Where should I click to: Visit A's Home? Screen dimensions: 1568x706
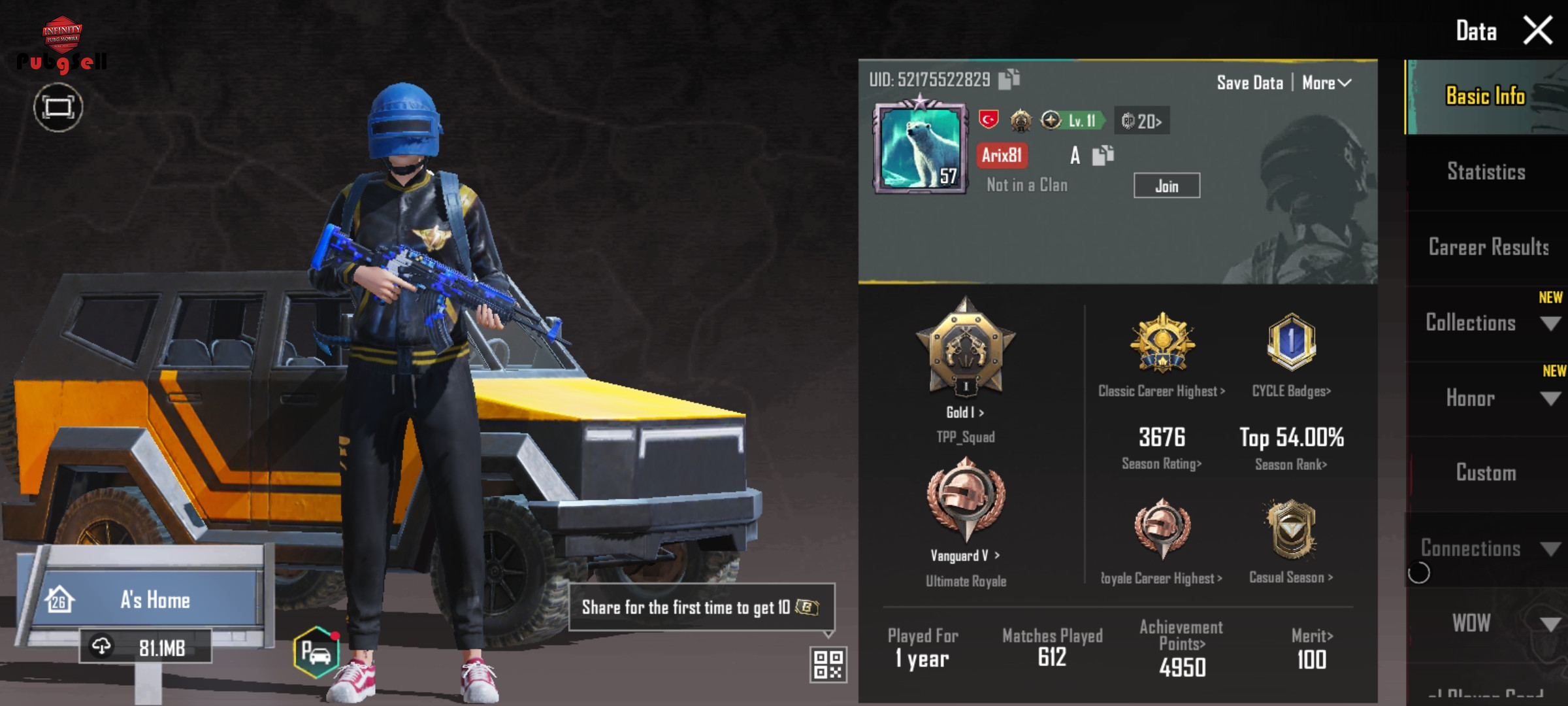[154, 599]
